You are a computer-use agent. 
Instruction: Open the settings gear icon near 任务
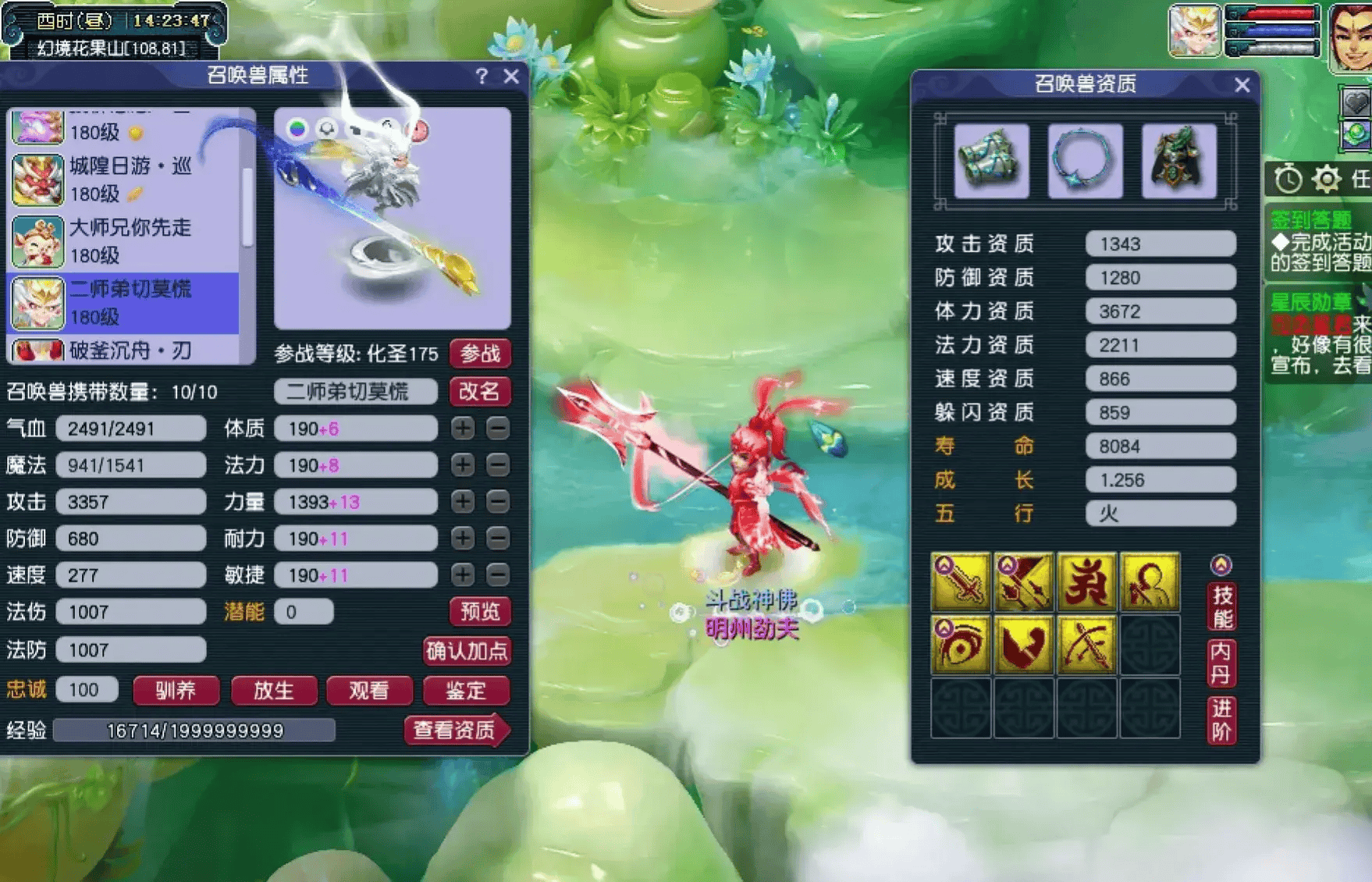tap(1325, 179)
